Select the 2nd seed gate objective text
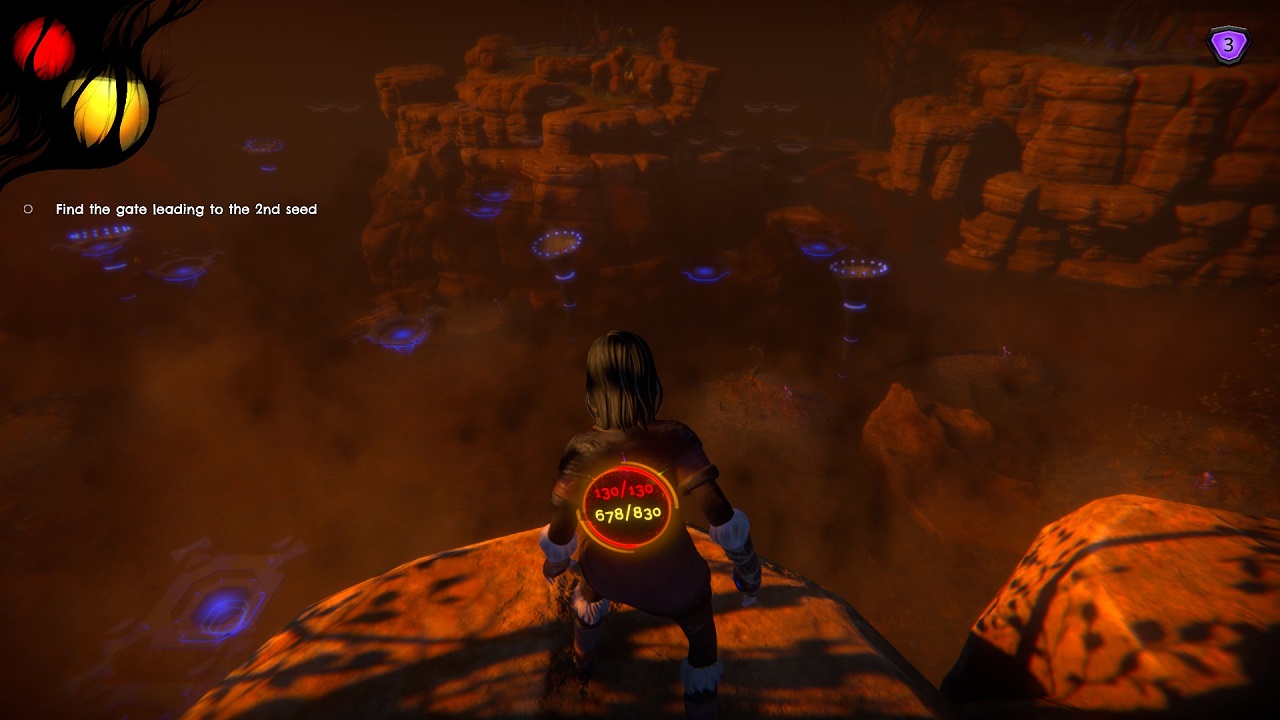This screenshot has width=1280, height=720. [x=186, y=209]
